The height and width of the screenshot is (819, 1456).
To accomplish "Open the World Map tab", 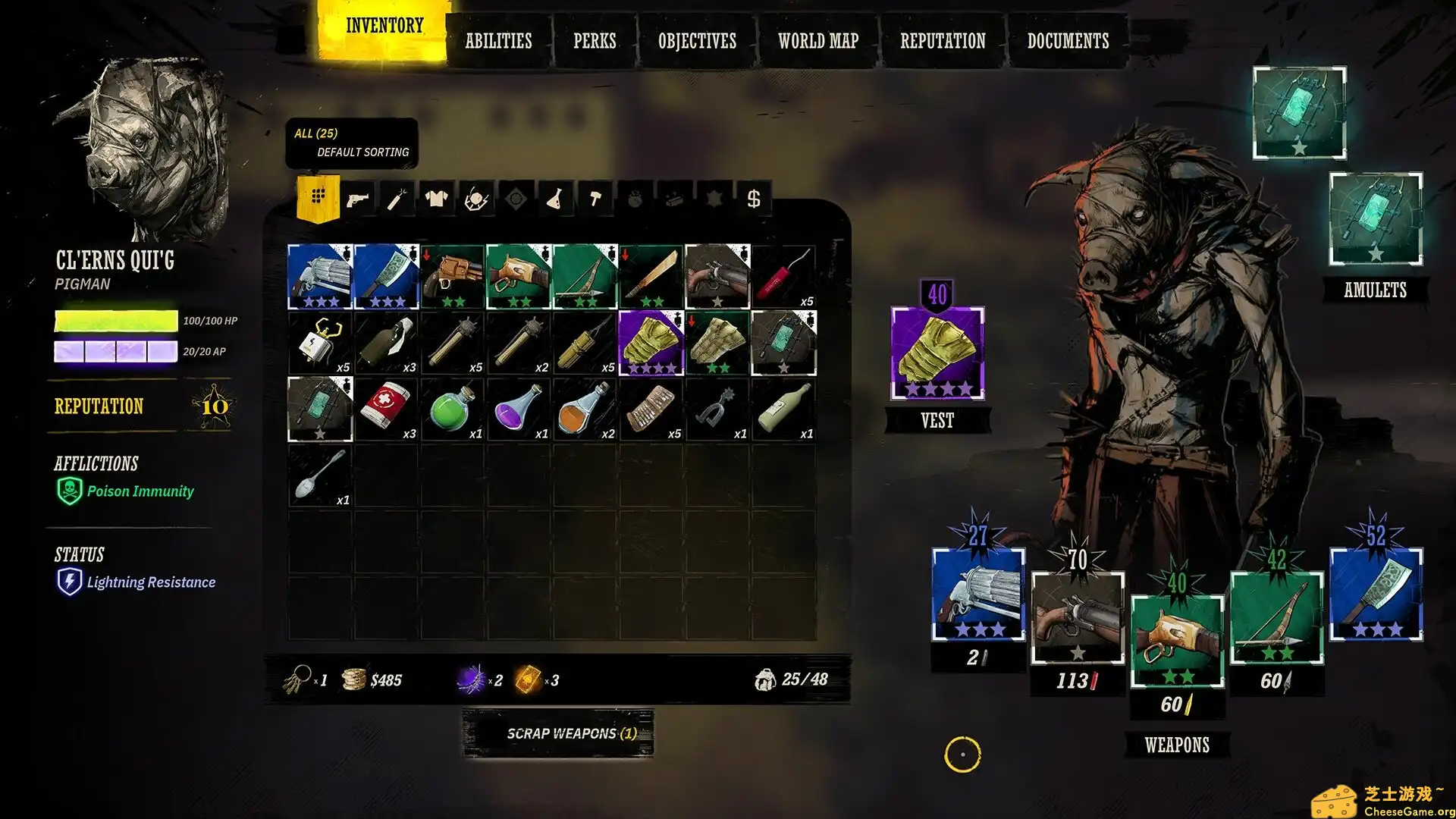I will pos(817,41).
